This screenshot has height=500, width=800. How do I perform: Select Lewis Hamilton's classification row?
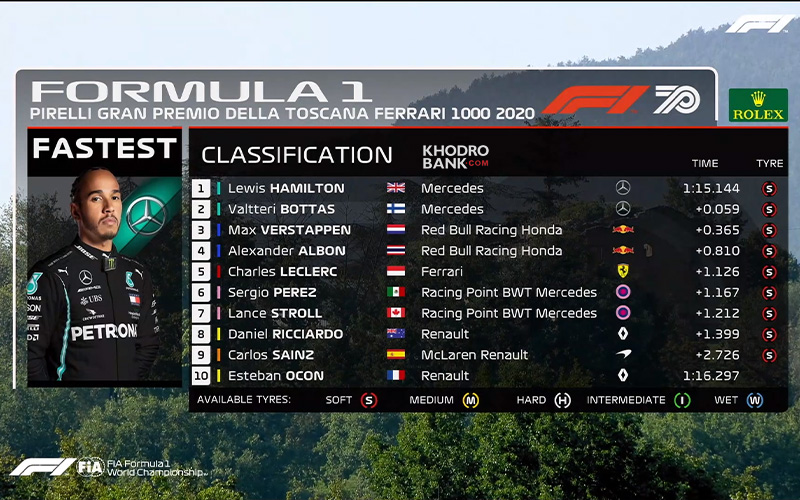tap(285, 188)
